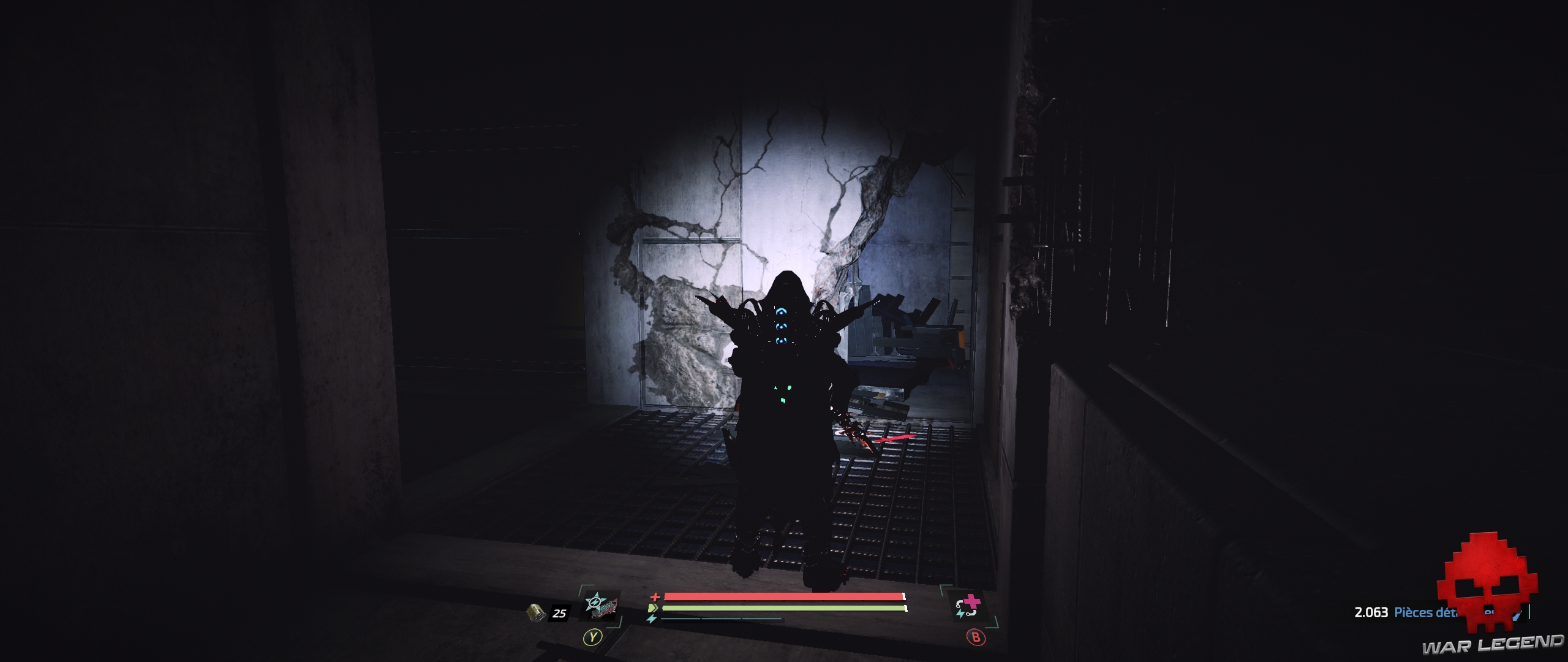Click the yellow chevron stamina icon
This screenshot has width=1568, height=662.
[653, 608]
